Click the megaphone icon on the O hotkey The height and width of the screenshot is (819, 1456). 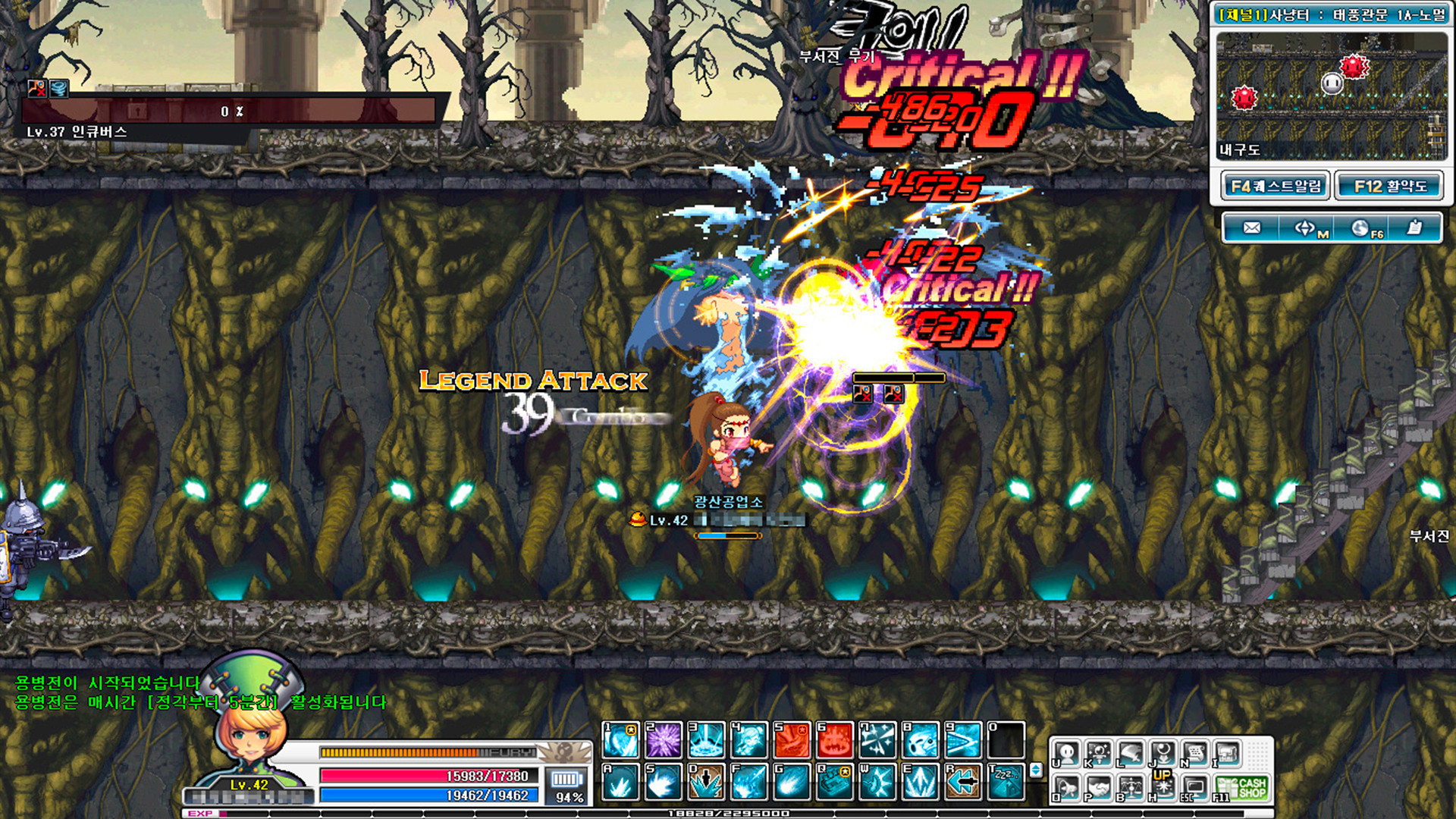click(x=1067, y=786)
